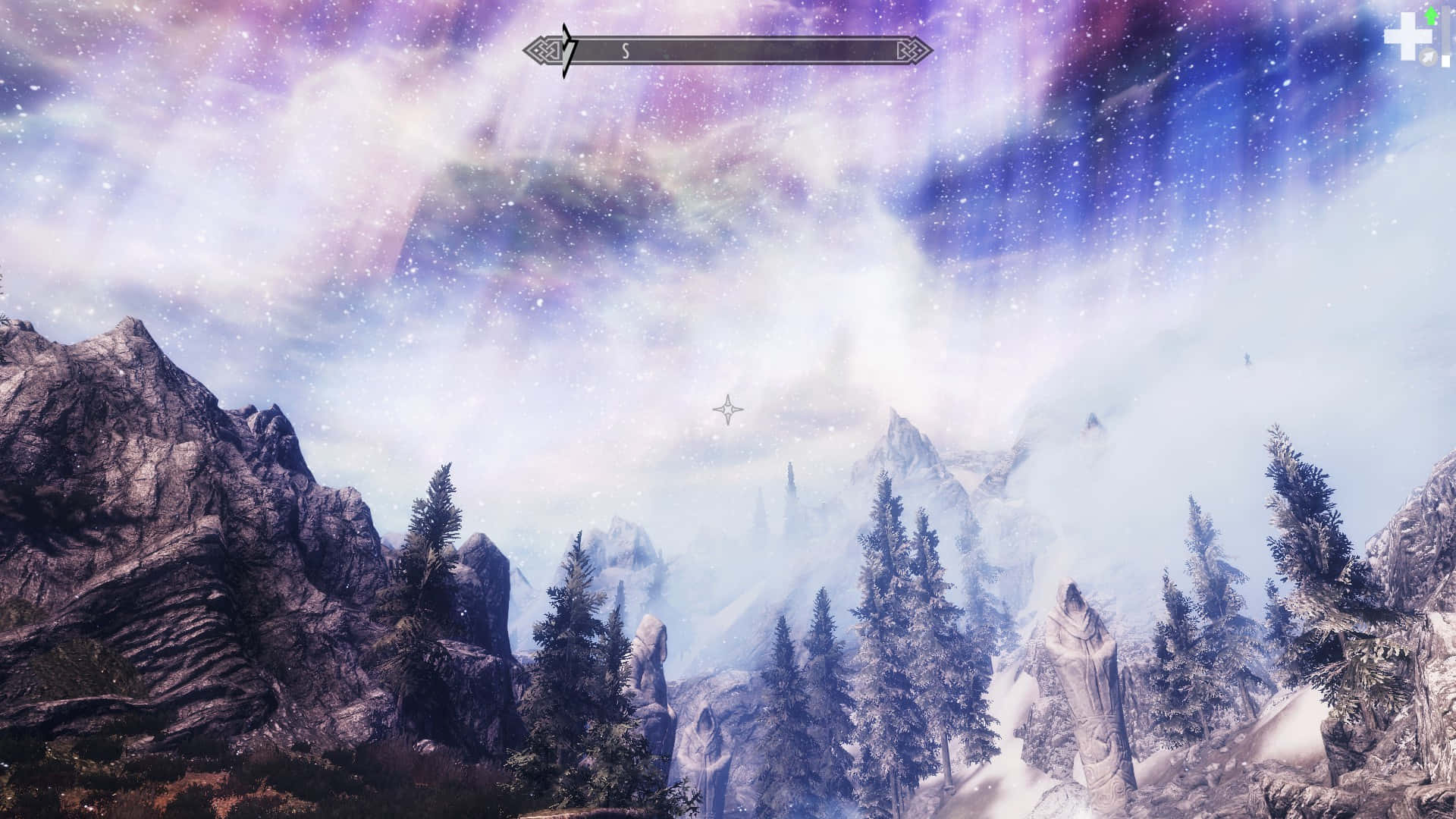
Task: Select the arrow-shaped quest marker on the compass
Action: (x=567, y=51)
